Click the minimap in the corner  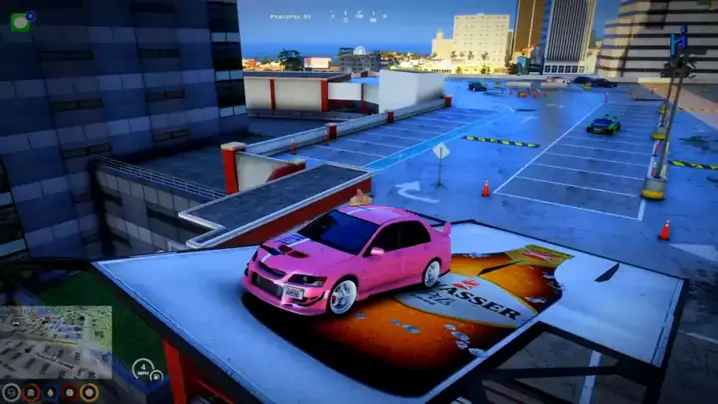click(56, 342)
